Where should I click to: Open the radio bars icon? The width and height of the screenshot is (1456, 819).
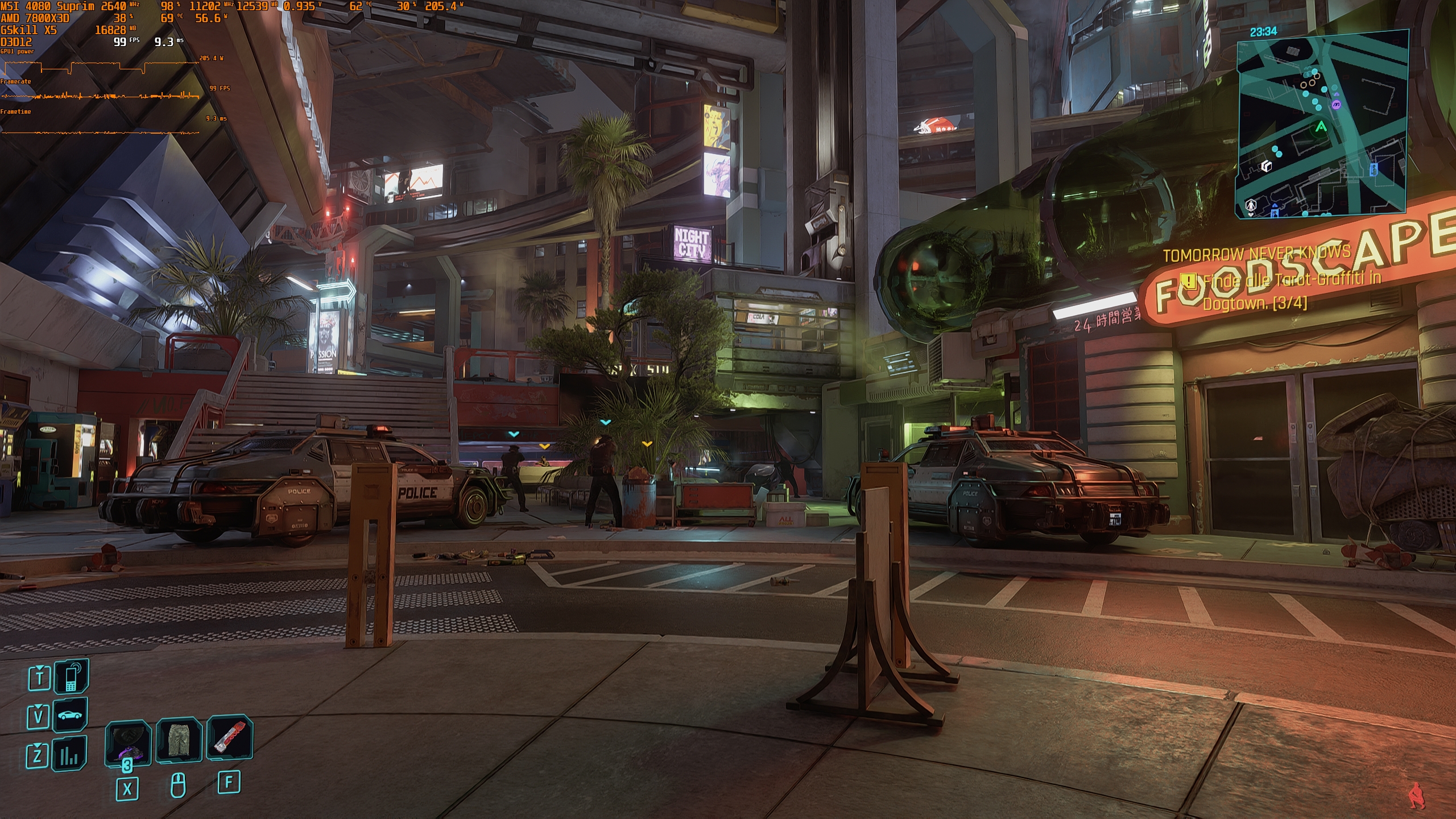point(70,754)
